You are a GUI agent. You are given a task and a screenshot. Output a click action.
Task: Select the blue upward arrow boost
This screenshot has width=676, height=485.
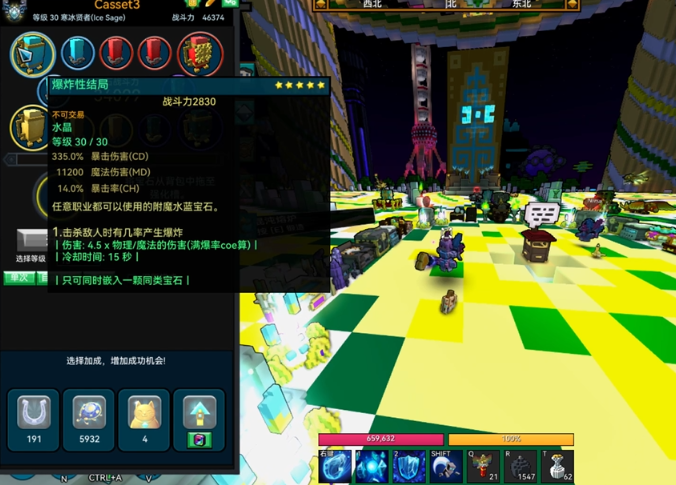[200, 414]
